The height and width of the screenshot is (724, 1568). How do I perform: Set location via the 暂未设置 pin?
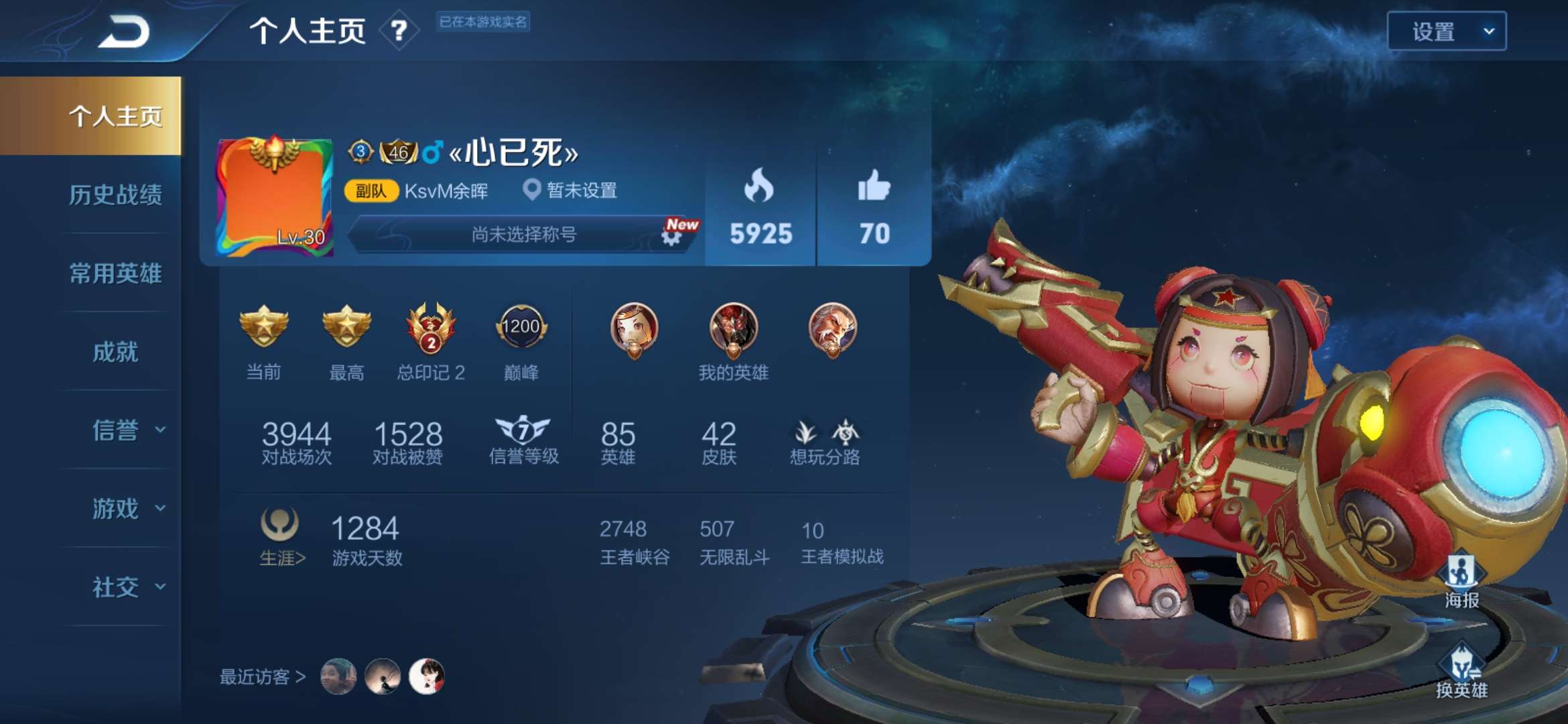(570, 190)
